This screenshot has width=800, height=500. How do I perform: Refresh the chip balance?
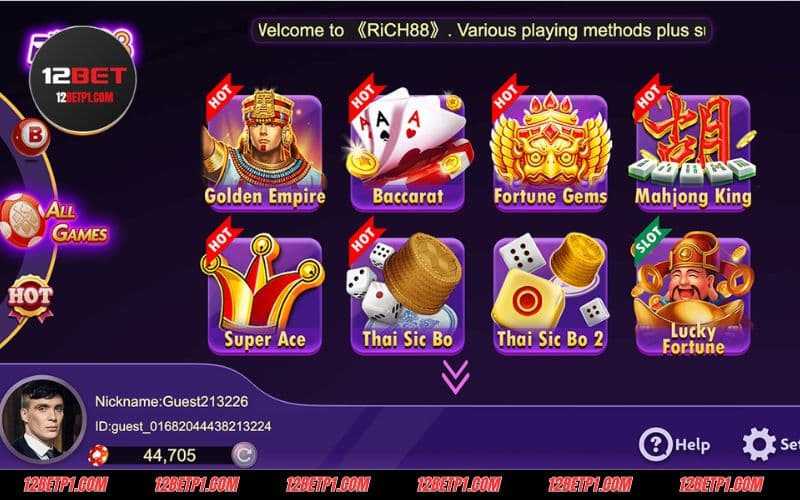pos(242,456)
